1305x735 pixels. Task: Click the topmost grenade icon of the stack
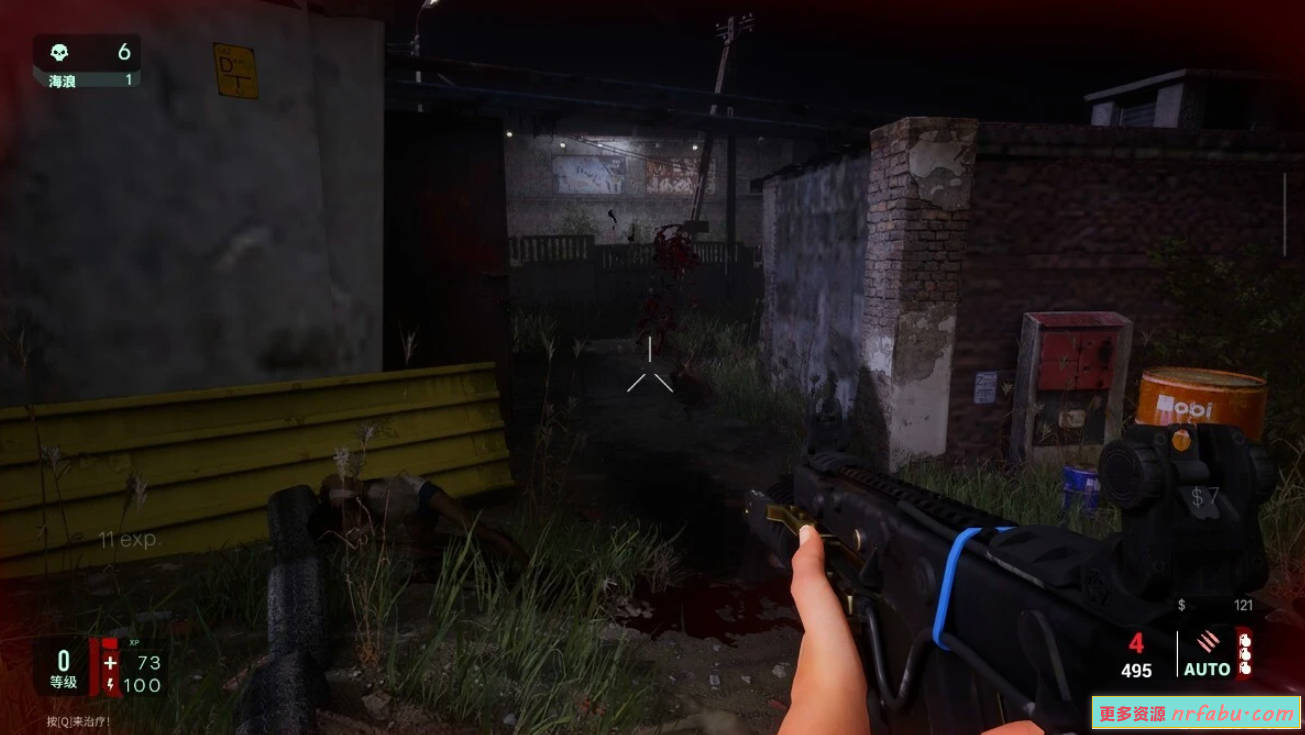tap(1245, 641)
